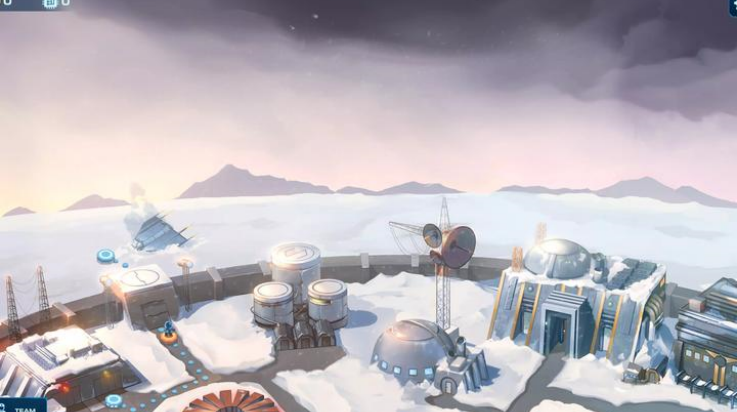
Task: Open the Team menu
Action: 22,406
